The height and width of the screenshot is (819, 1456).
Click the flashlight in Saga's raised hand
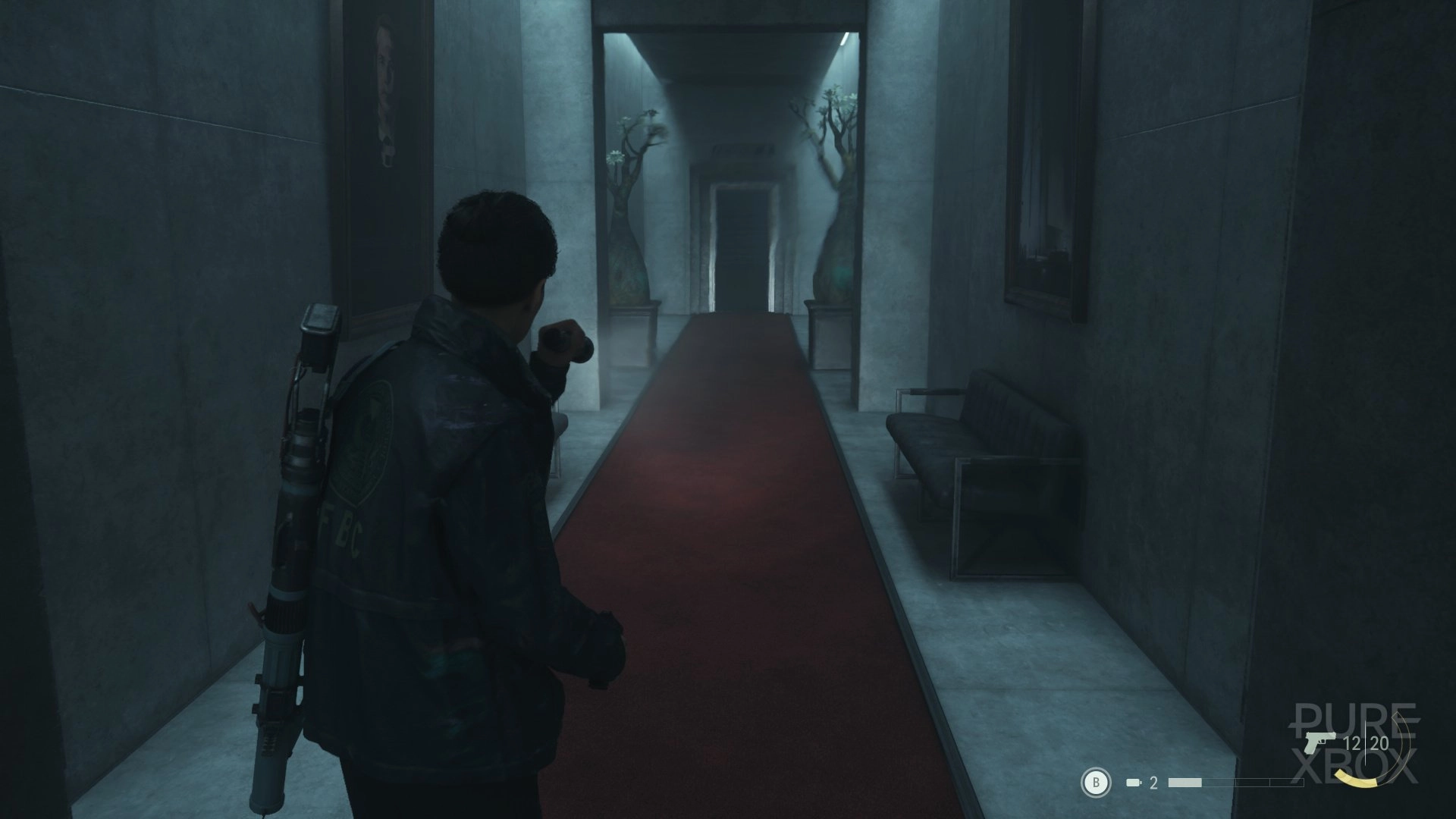coord(565,337)
